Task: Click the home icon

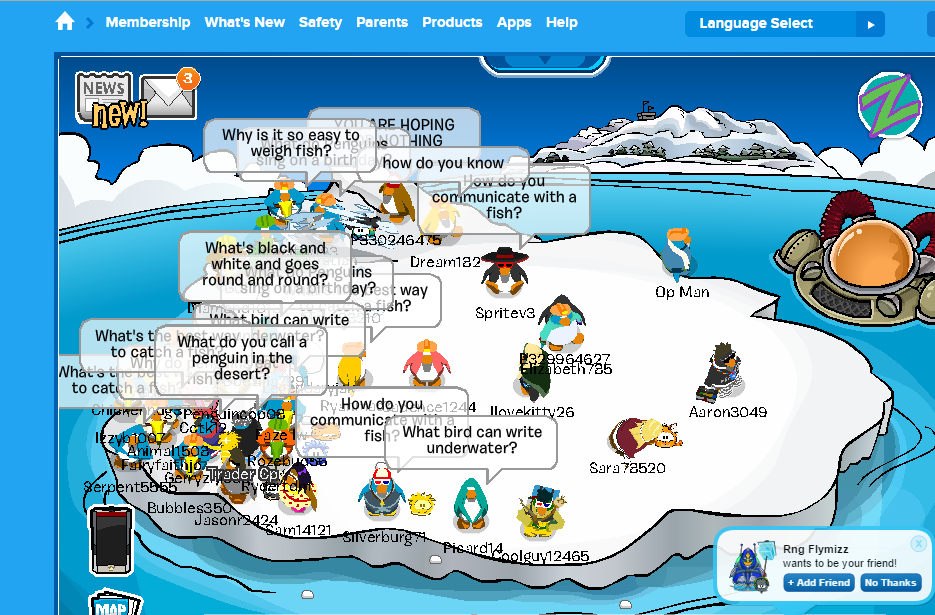Action: [65, 22]
